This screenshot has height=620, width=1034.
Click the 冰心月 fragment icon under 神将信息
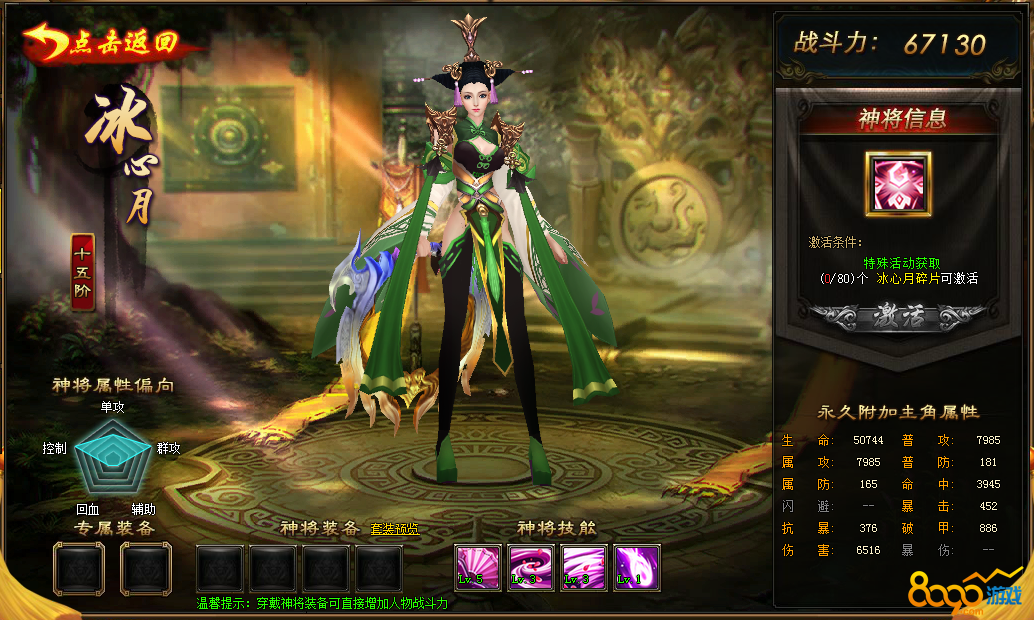898,184
